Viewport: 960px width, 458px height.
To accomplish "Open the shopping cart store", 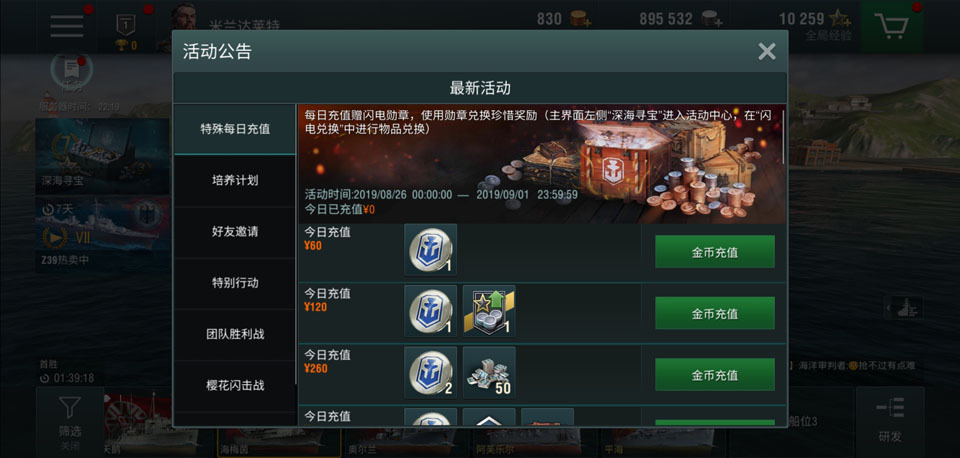I will point(897,26).
